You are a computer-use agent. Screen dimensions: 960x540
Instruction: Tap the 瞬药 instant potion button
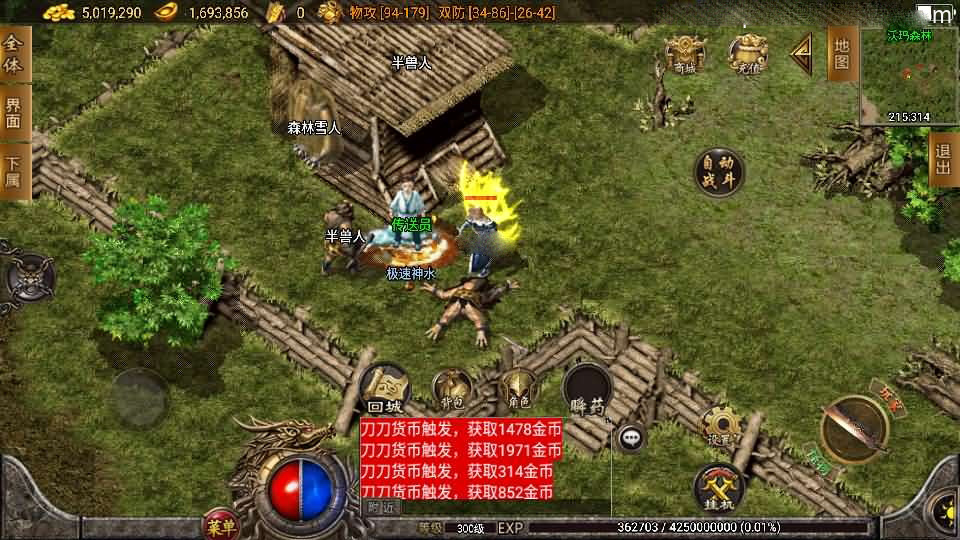(588, 391)
